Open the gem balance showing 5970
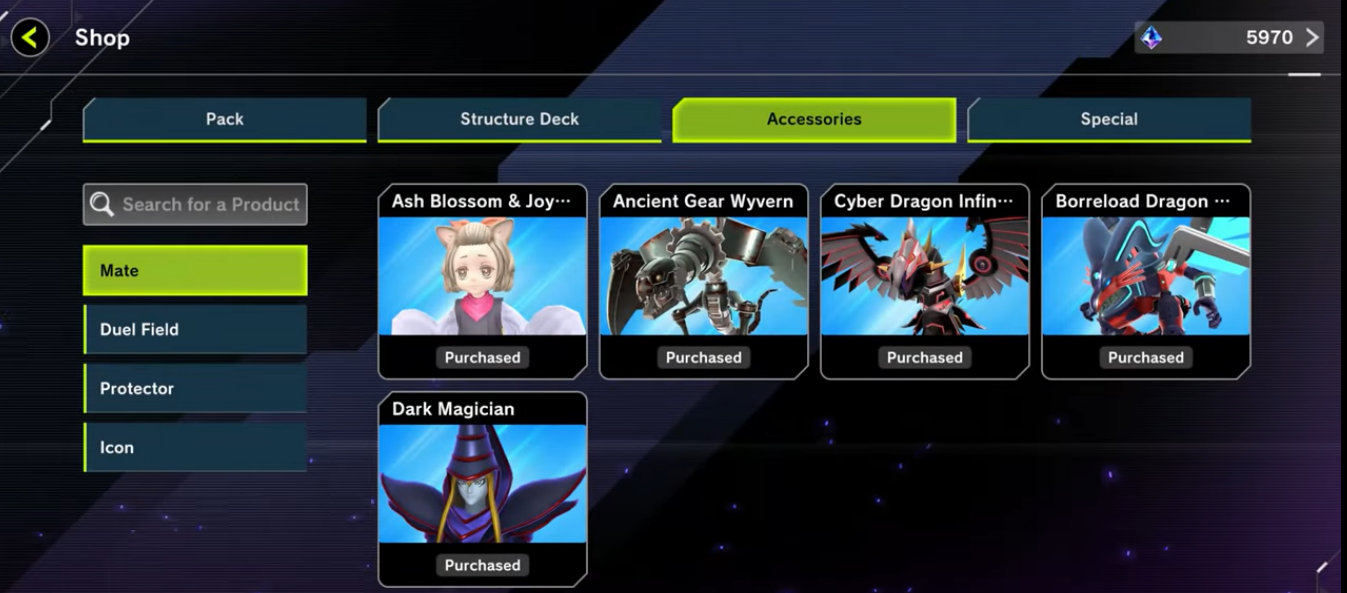The image size is (1347, 593). (1229, 38)
